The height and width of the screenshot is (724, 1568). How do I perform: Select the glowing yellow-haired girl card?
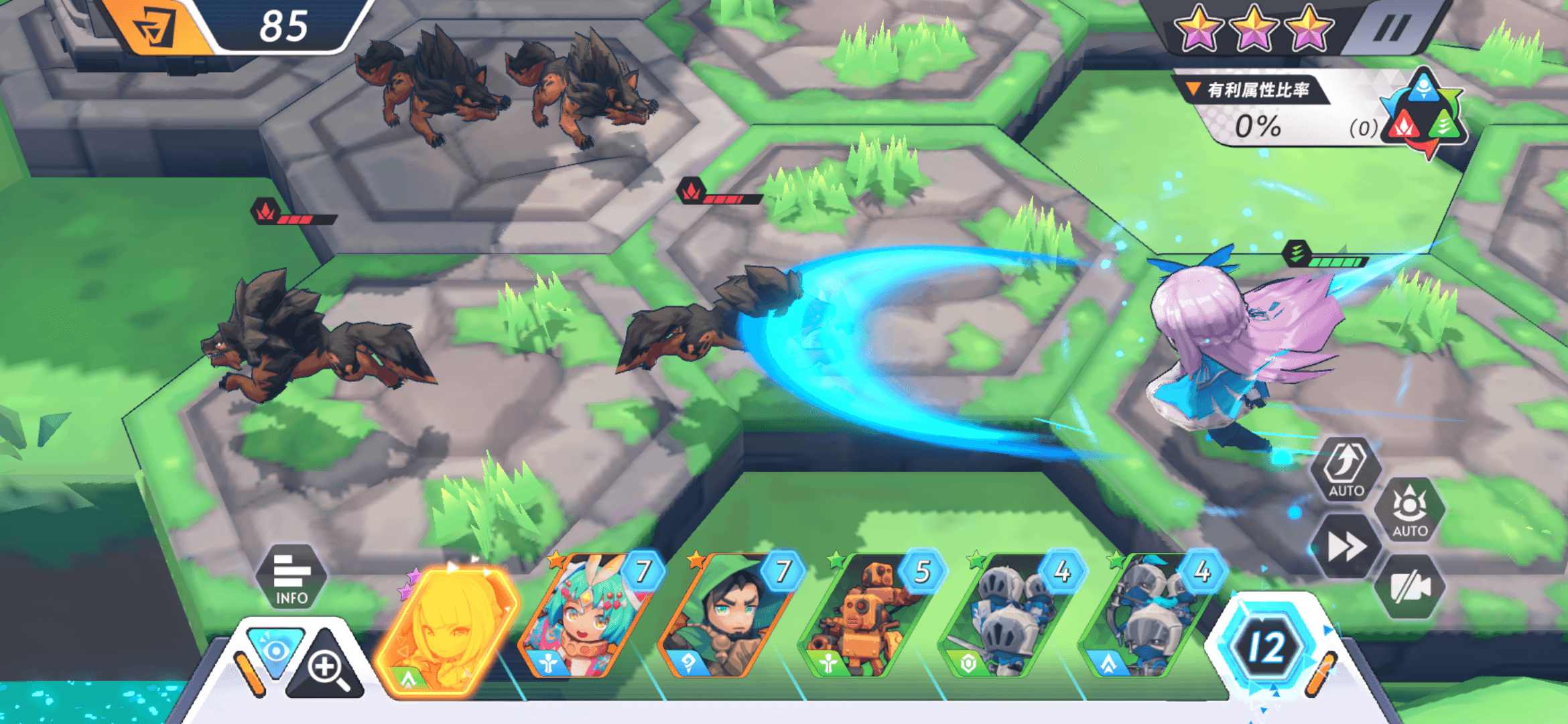[x=446, y=627]
